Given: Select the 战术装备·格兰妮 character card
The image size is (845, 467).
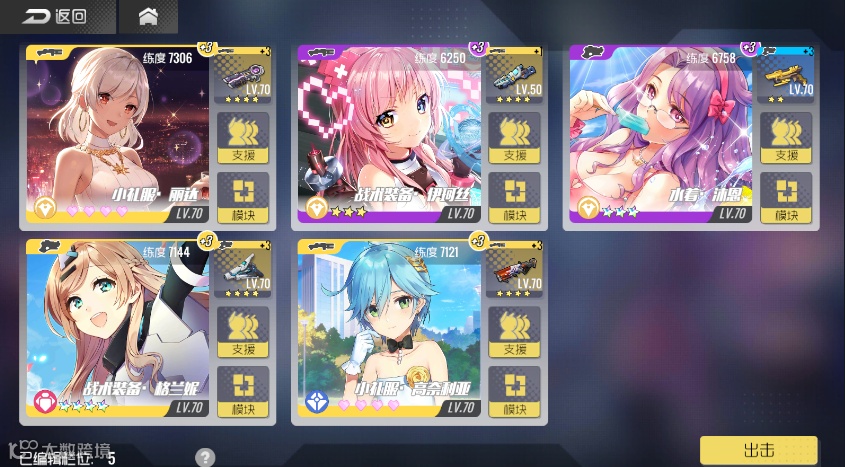Looking at the screenshot, I should click(118, 330).
